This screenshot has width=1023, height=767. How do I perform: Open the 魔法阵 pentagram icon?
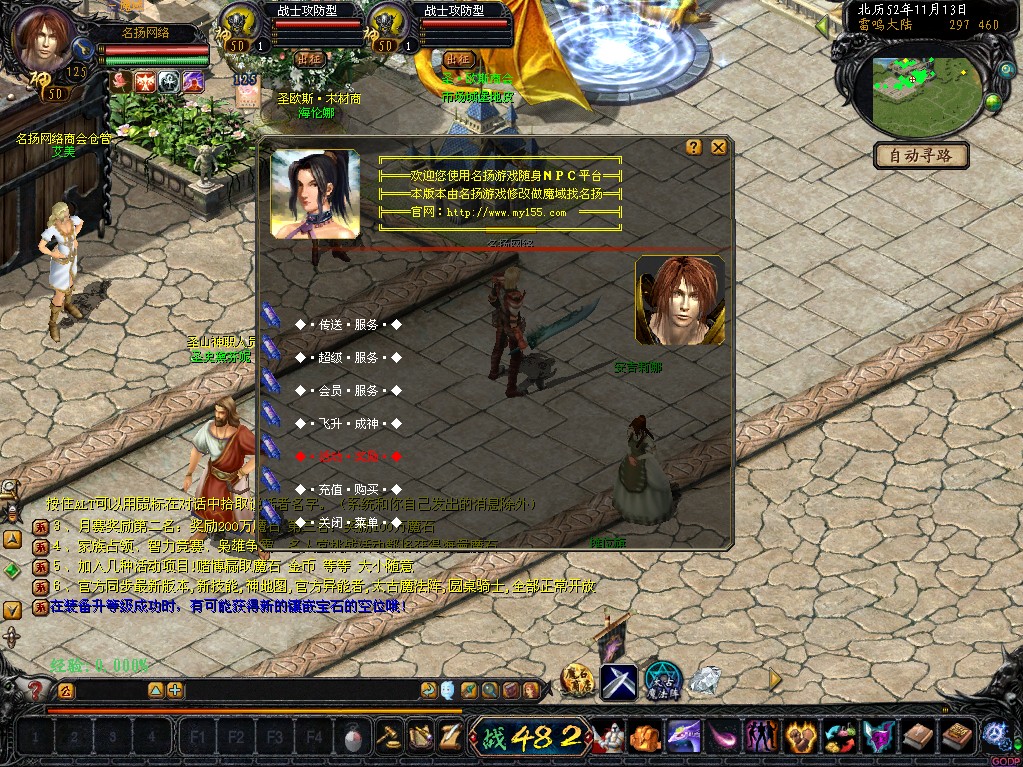pyautogui.click(x=662, y=681)
